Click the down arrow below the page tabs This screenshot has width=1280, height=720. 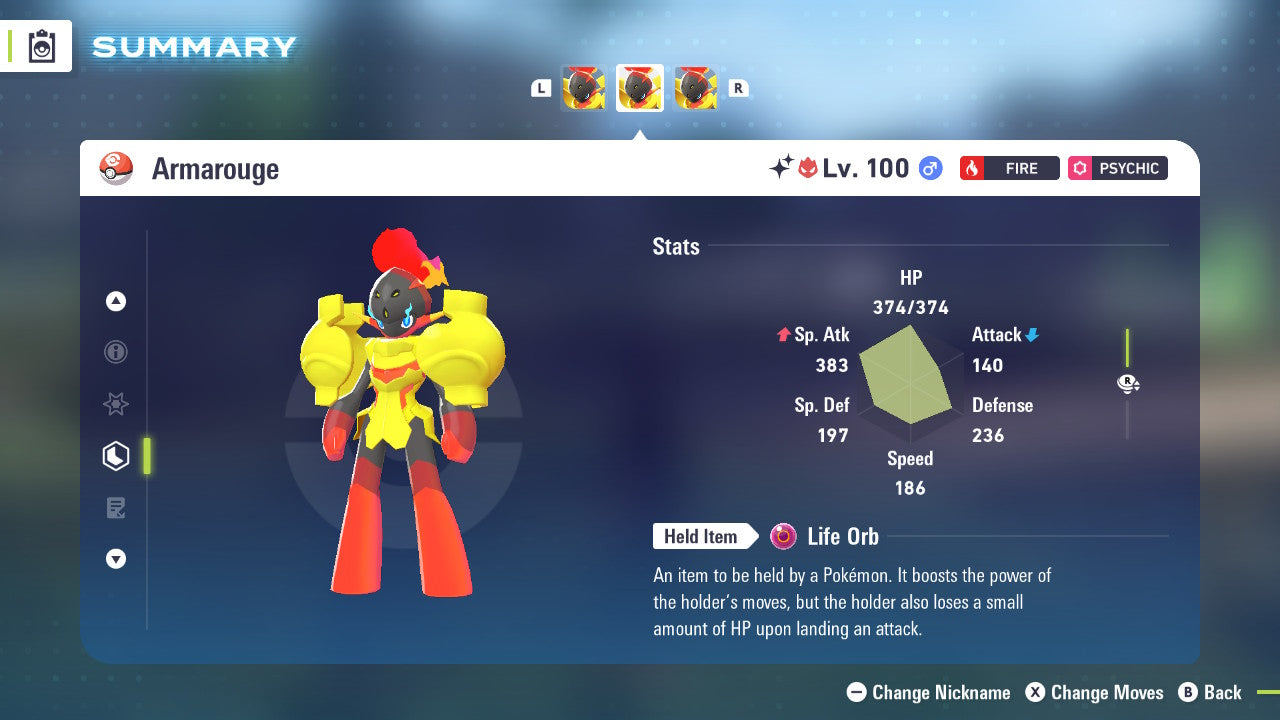click(116, 559)
